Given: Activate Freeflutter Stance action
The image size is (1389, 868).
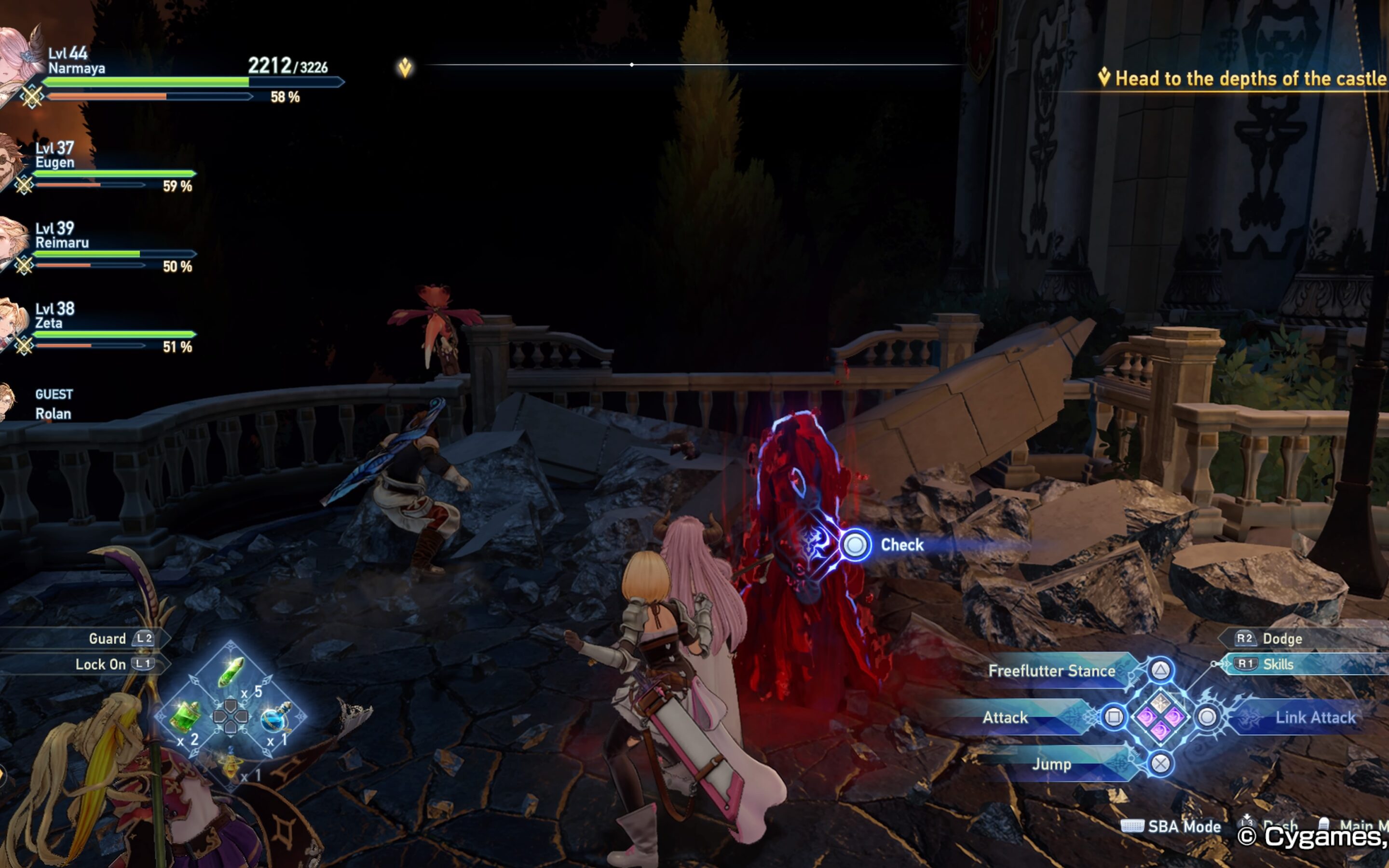Looking at the screenshot, I should [x=1051, y=670].
